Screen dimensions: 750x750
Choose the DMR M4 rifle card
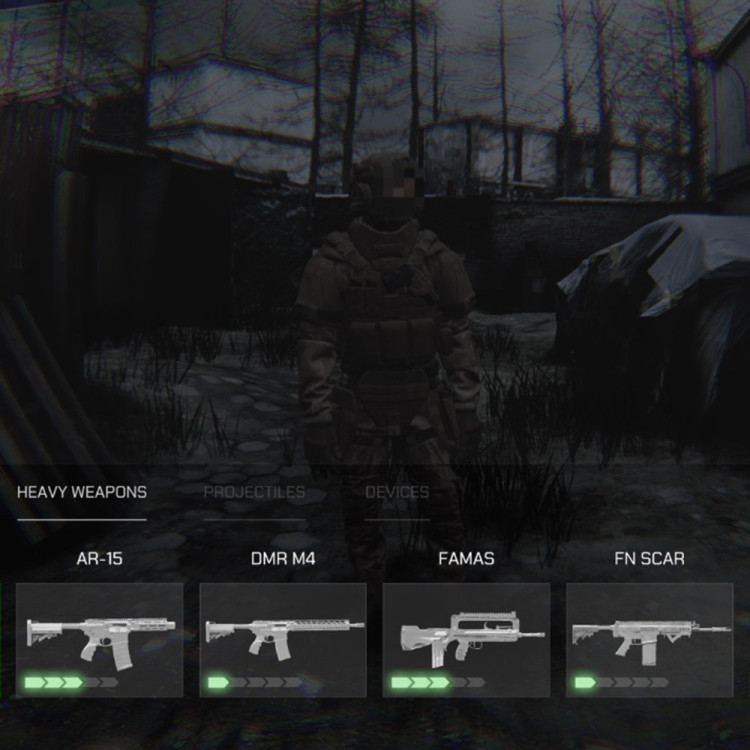click(x=283, y=640)
